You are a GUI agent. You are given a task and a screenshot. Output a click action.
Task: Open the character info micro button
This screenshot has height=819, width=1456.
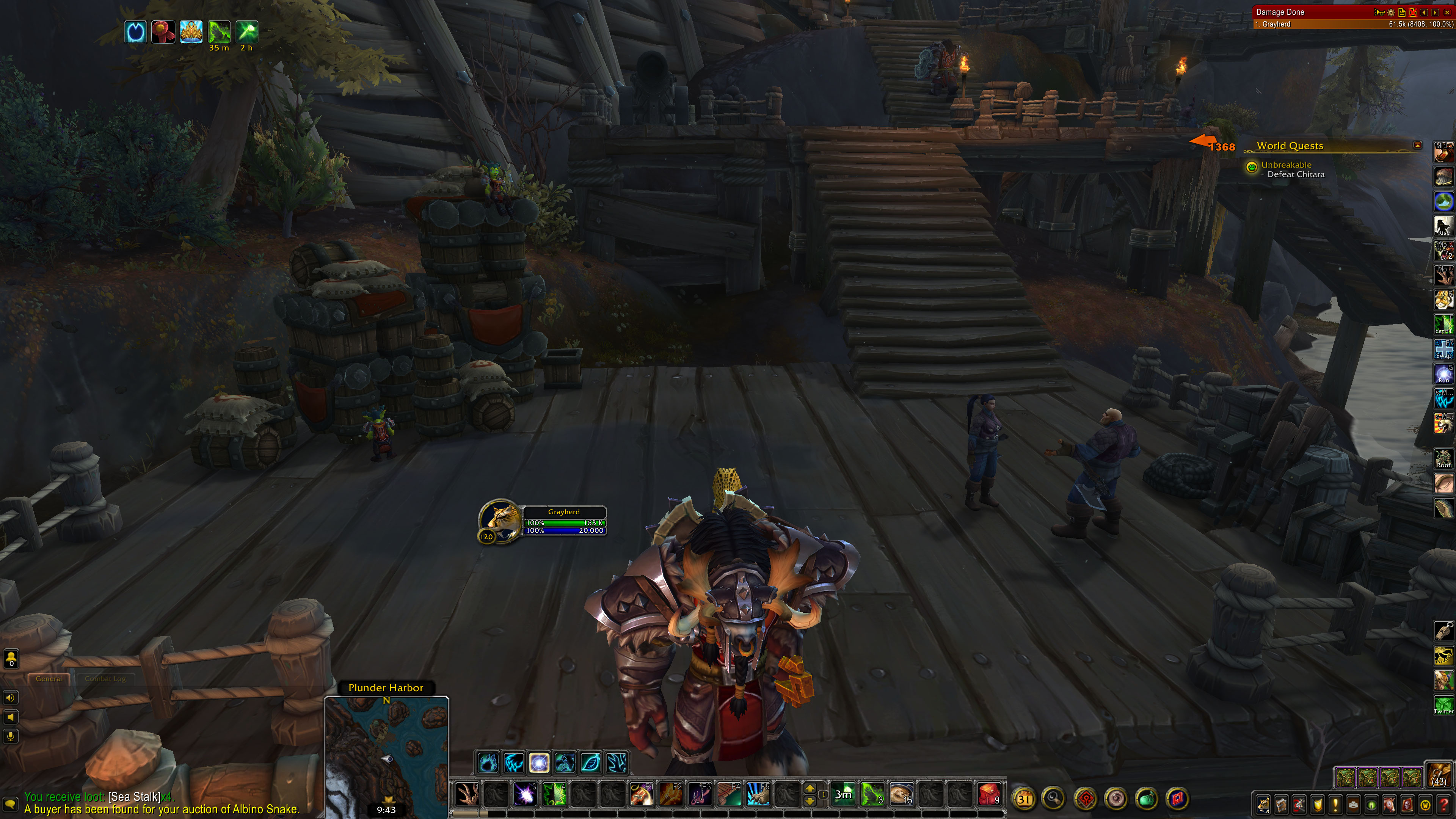1263,804
